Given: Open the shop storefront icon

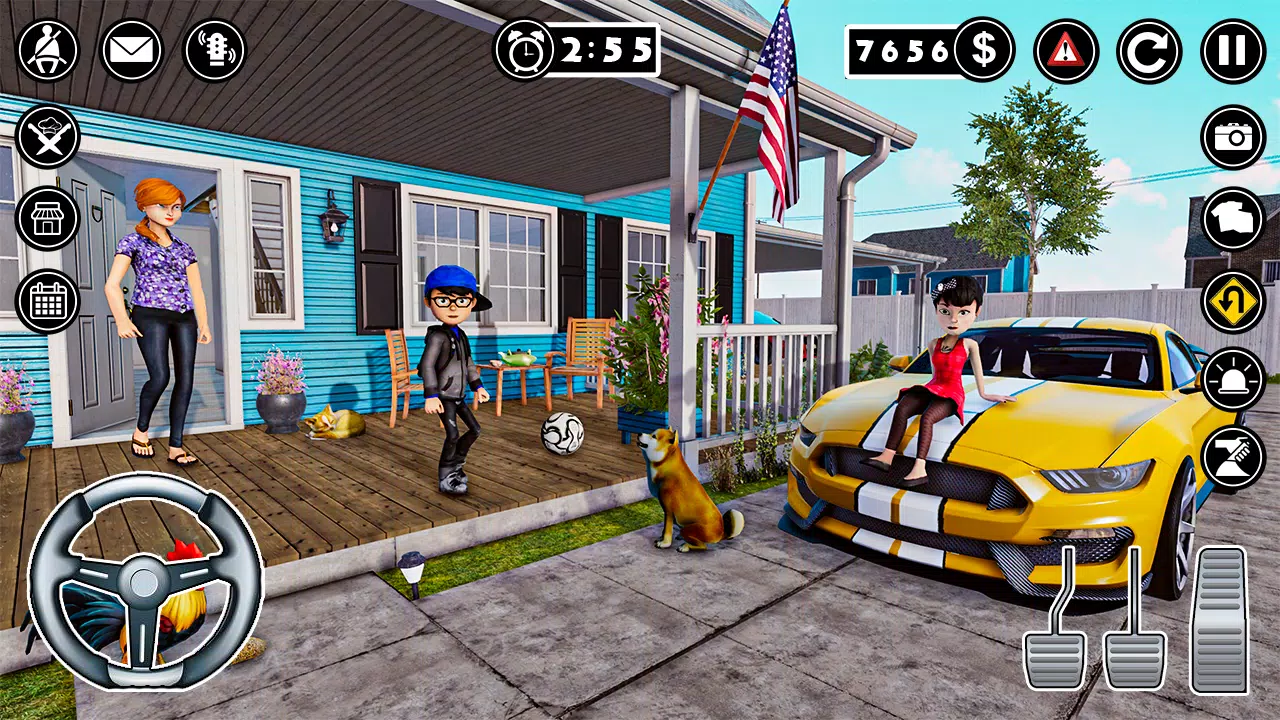Looking at the screenshot, I should 47,218.
